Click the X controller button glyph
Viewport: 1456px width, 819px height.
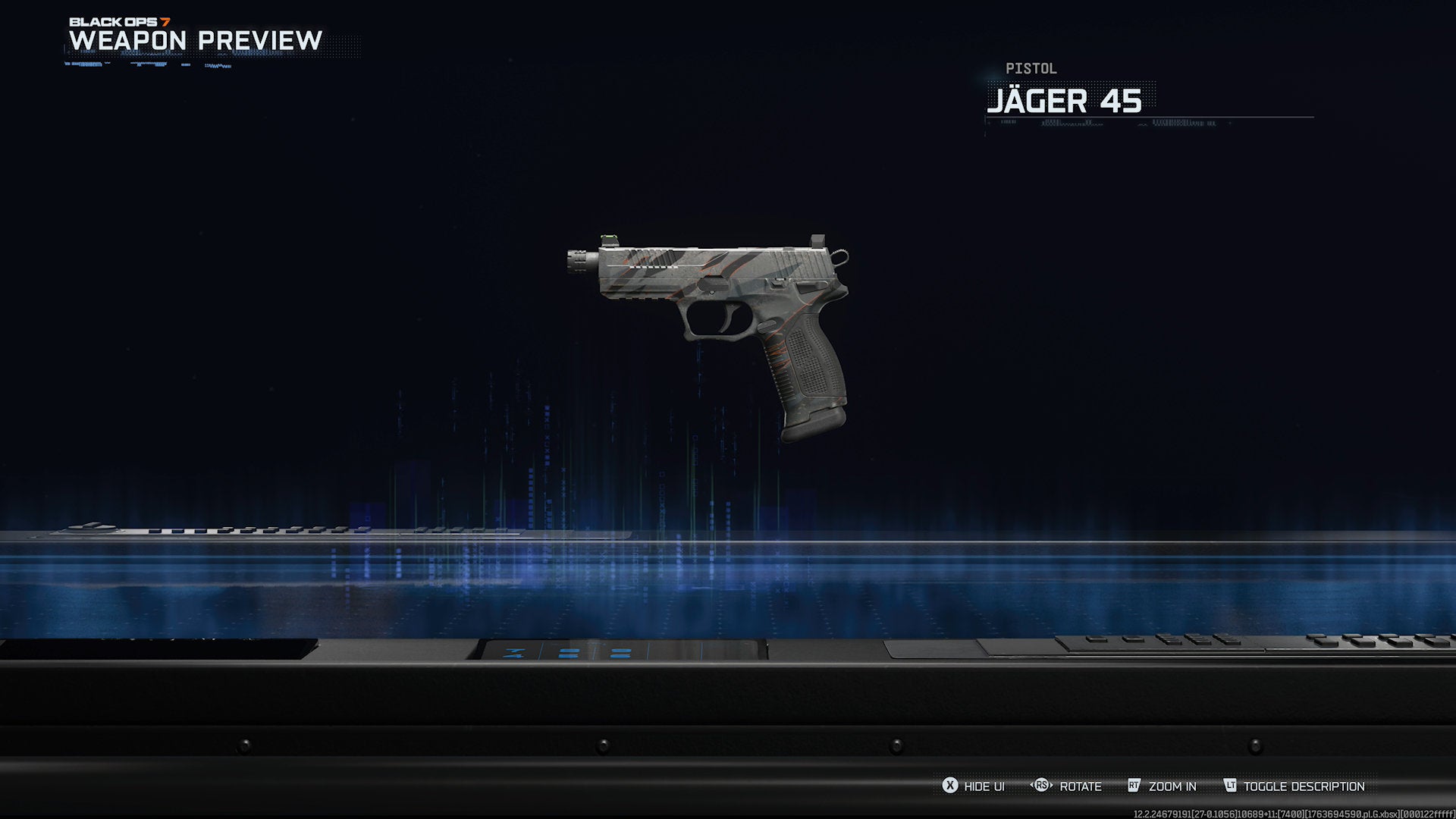tap(949, 786)
